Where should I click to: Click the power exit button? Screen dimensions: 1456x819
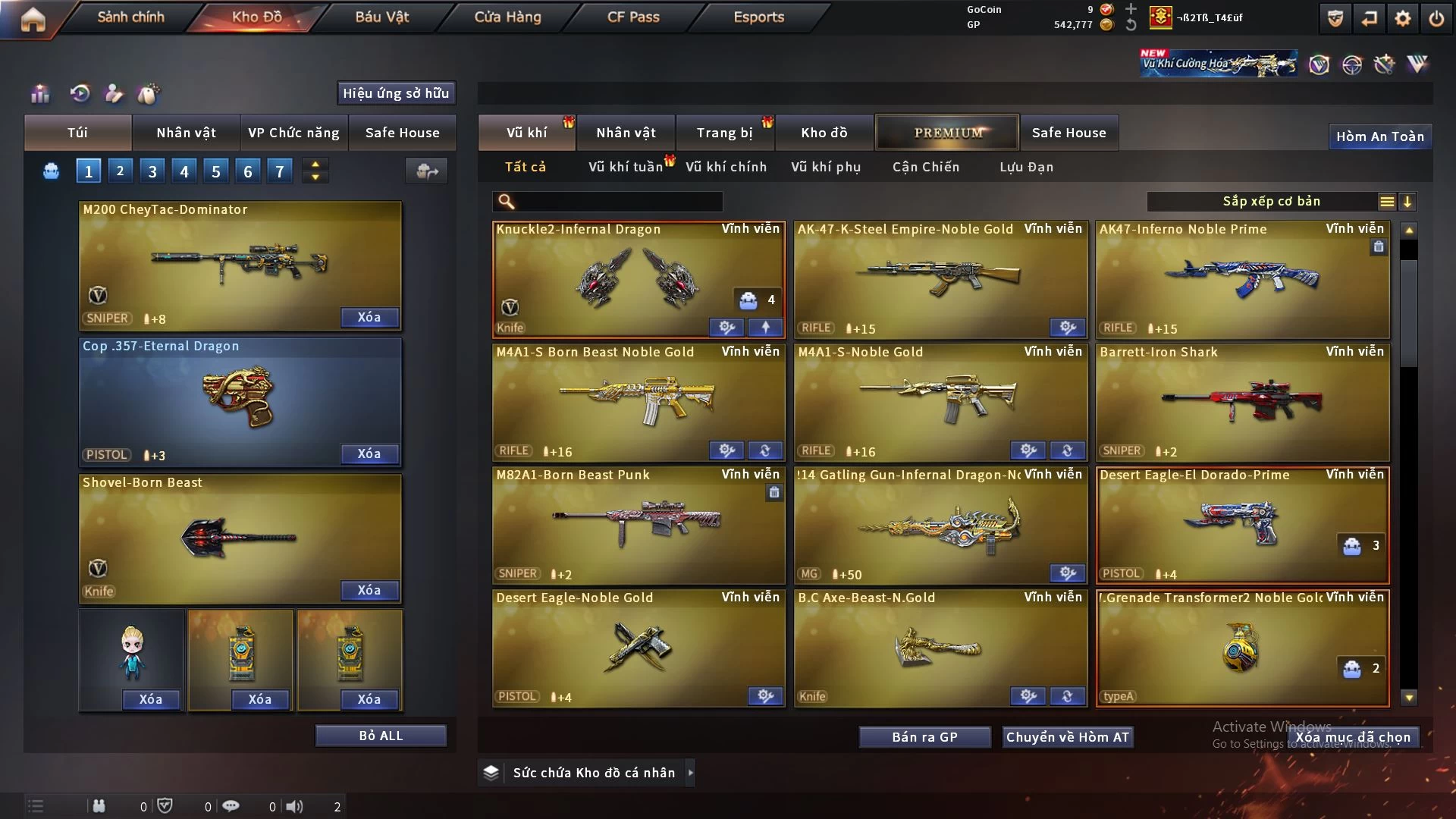(1436, 18)
